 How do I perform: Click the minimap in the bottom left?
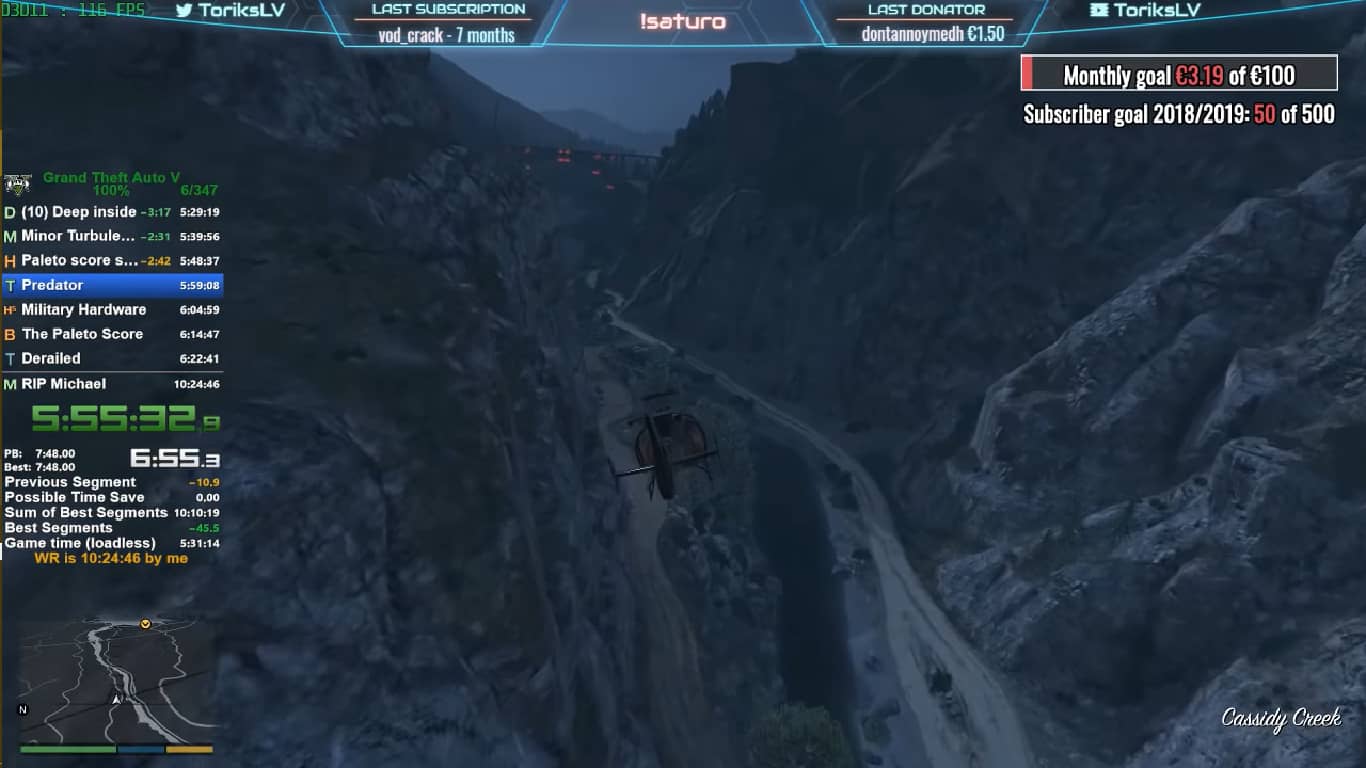115,680
